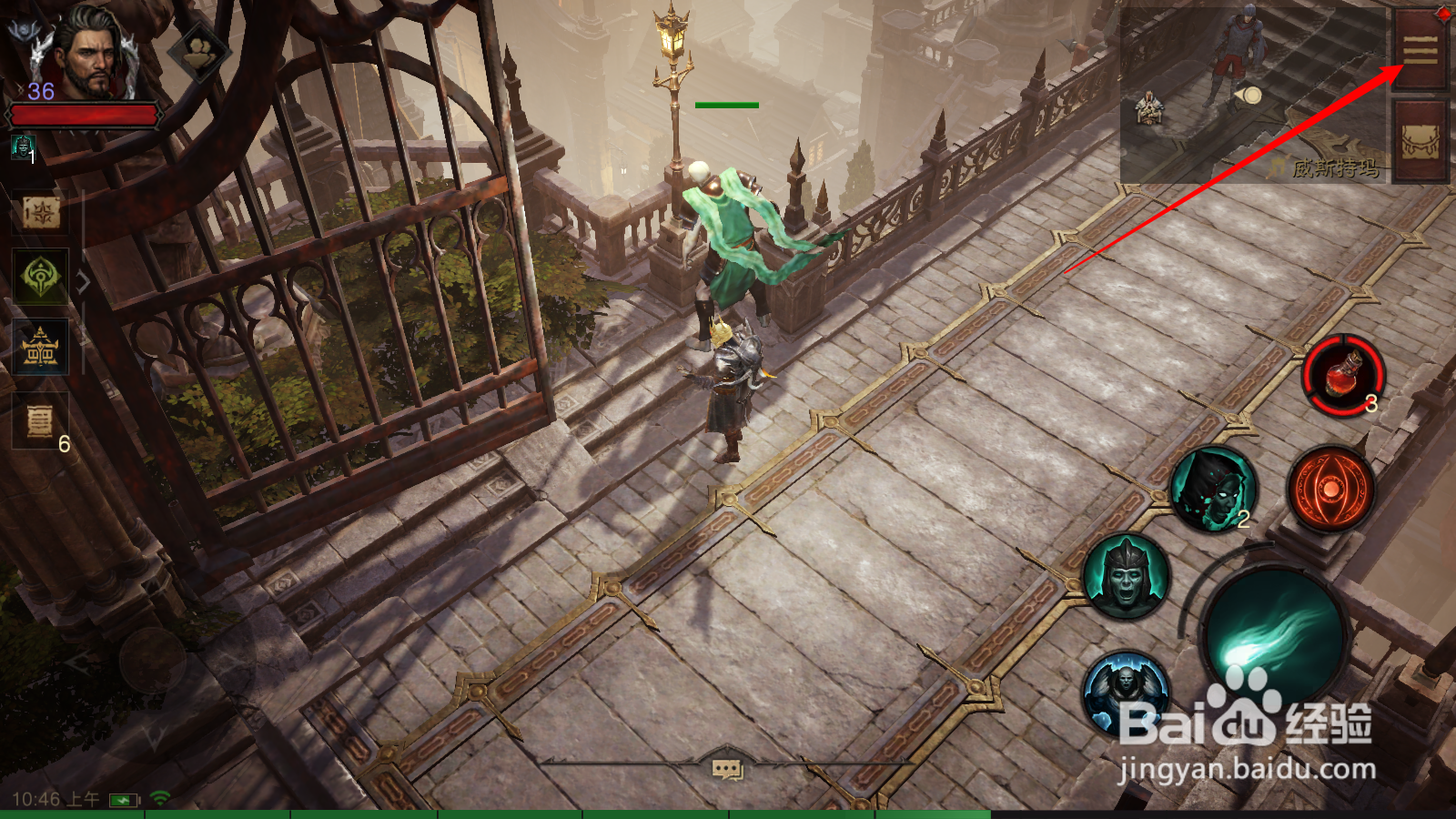The height and width of the screenshot is (819, 1456).
Task: Open the chat speech bubble
Action: [x=726, y=770]
